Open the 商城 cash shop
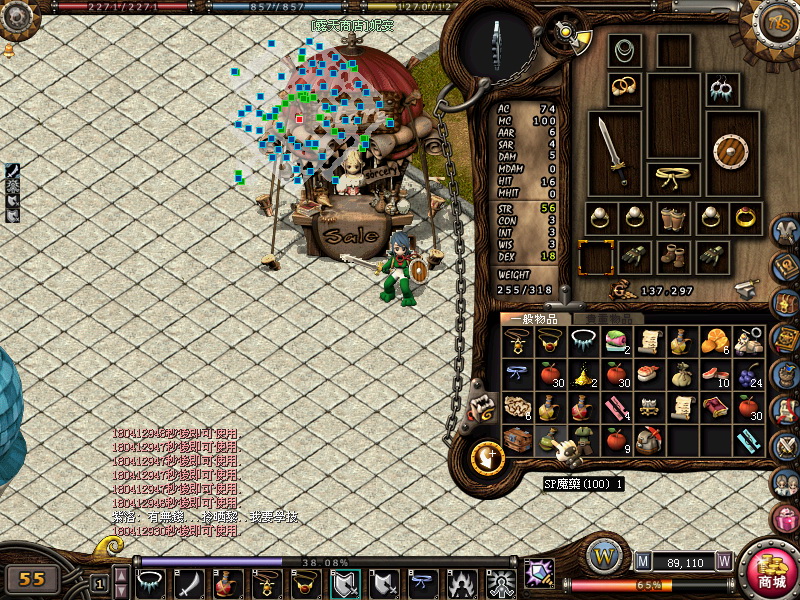The image size is (800, 600). (771, 571)
